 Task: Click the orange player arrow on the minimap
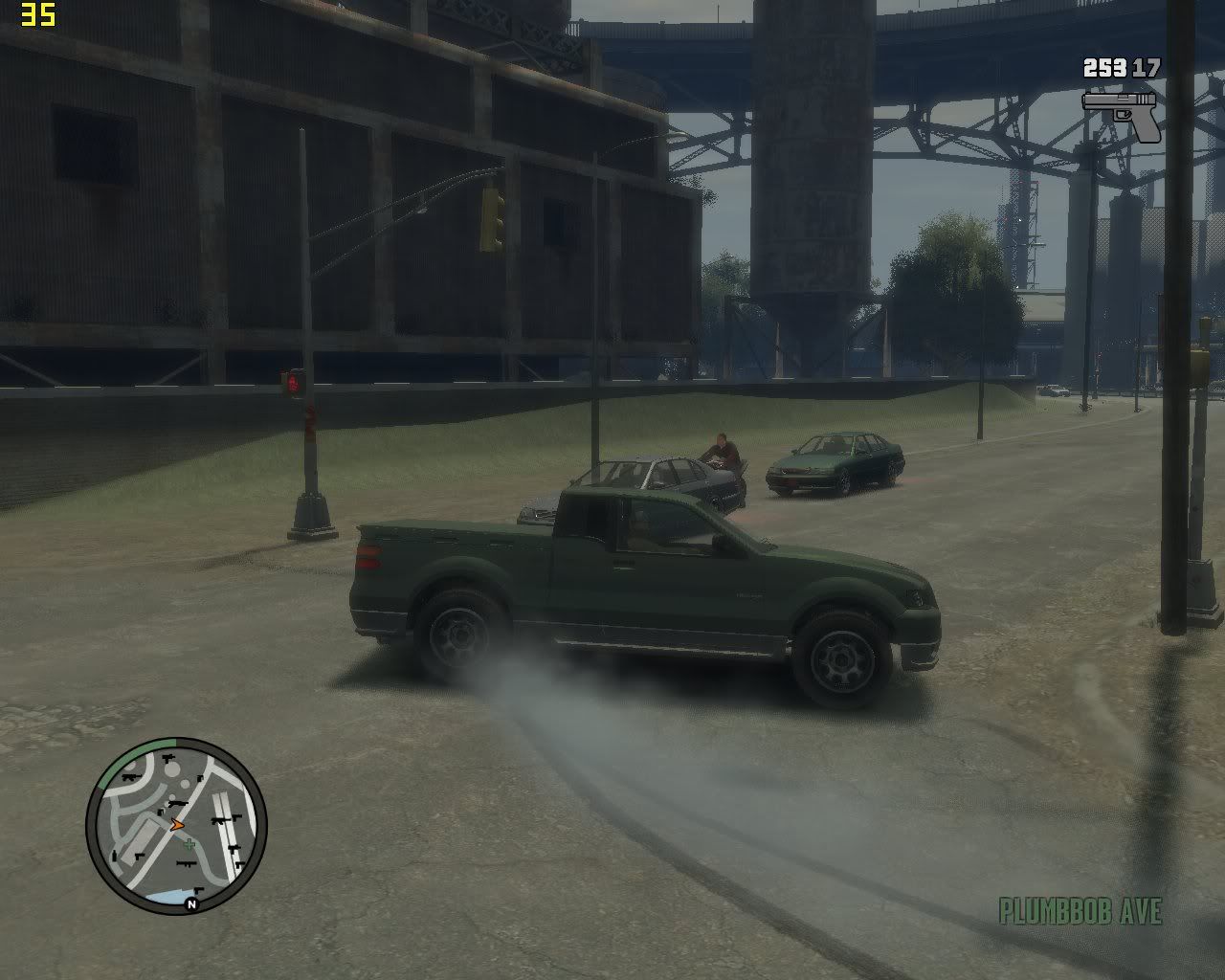pyautogui.click(x=176, y=824)
